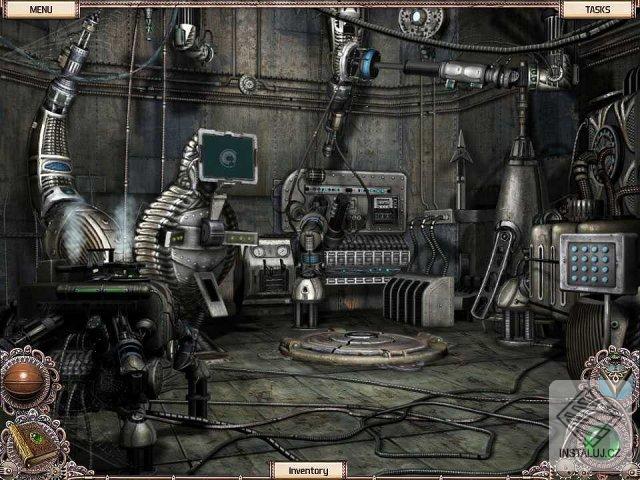Click the copper sphere gadget icon

coord(24,381)
